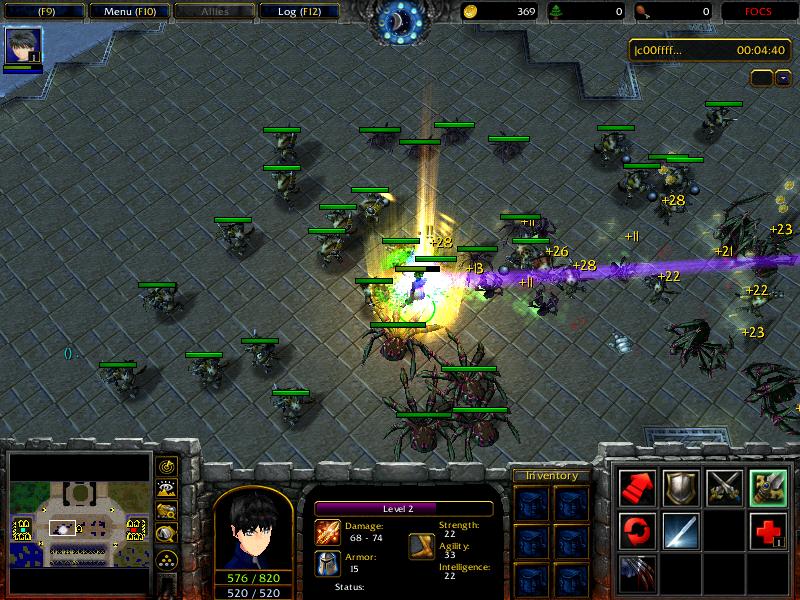
Task: Open the red cross hero skills button
Action: coord(767,529)
